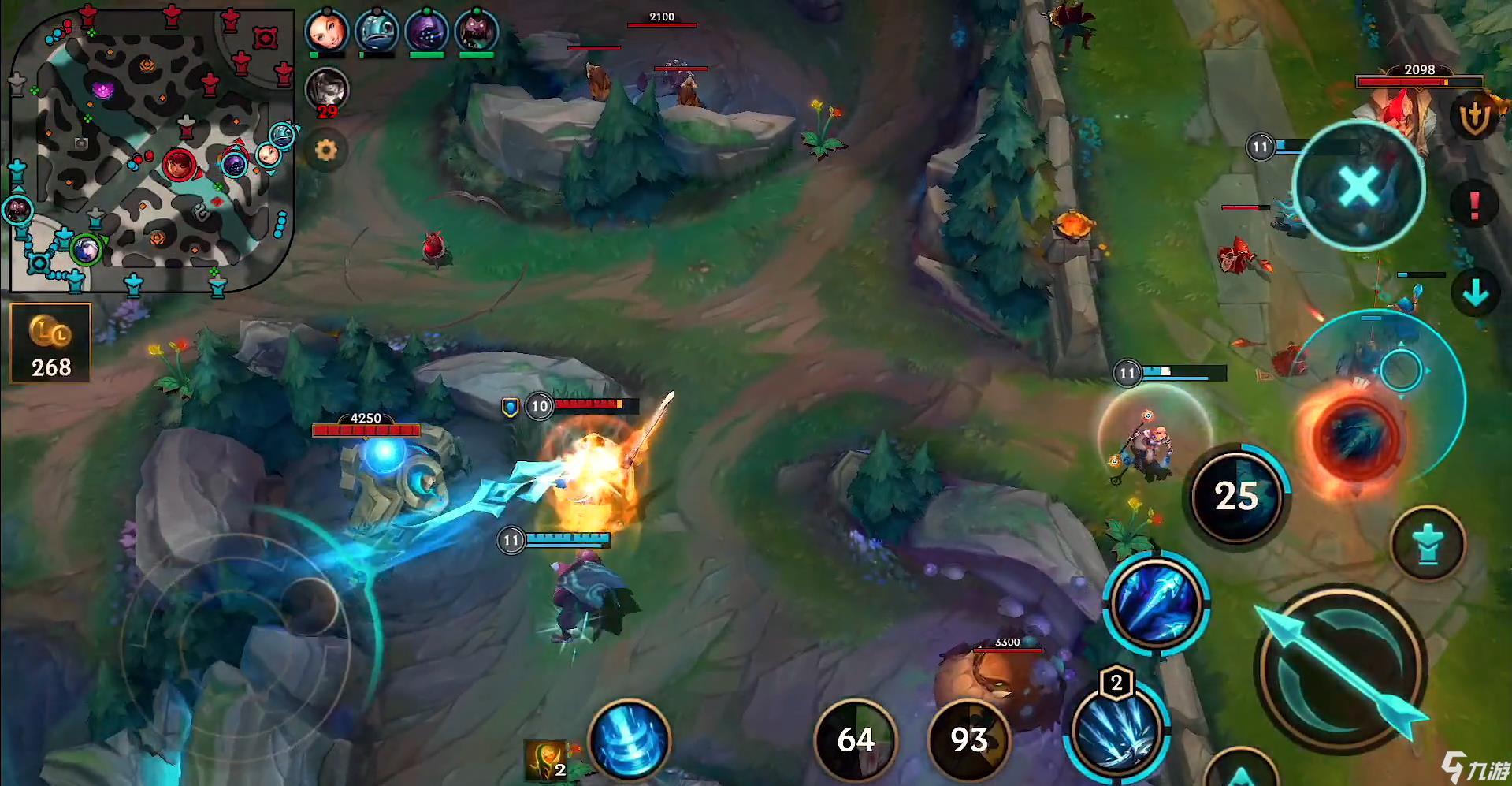Select the blue fish-faced ally portrait
The image size is (1512, 786).
377,31
